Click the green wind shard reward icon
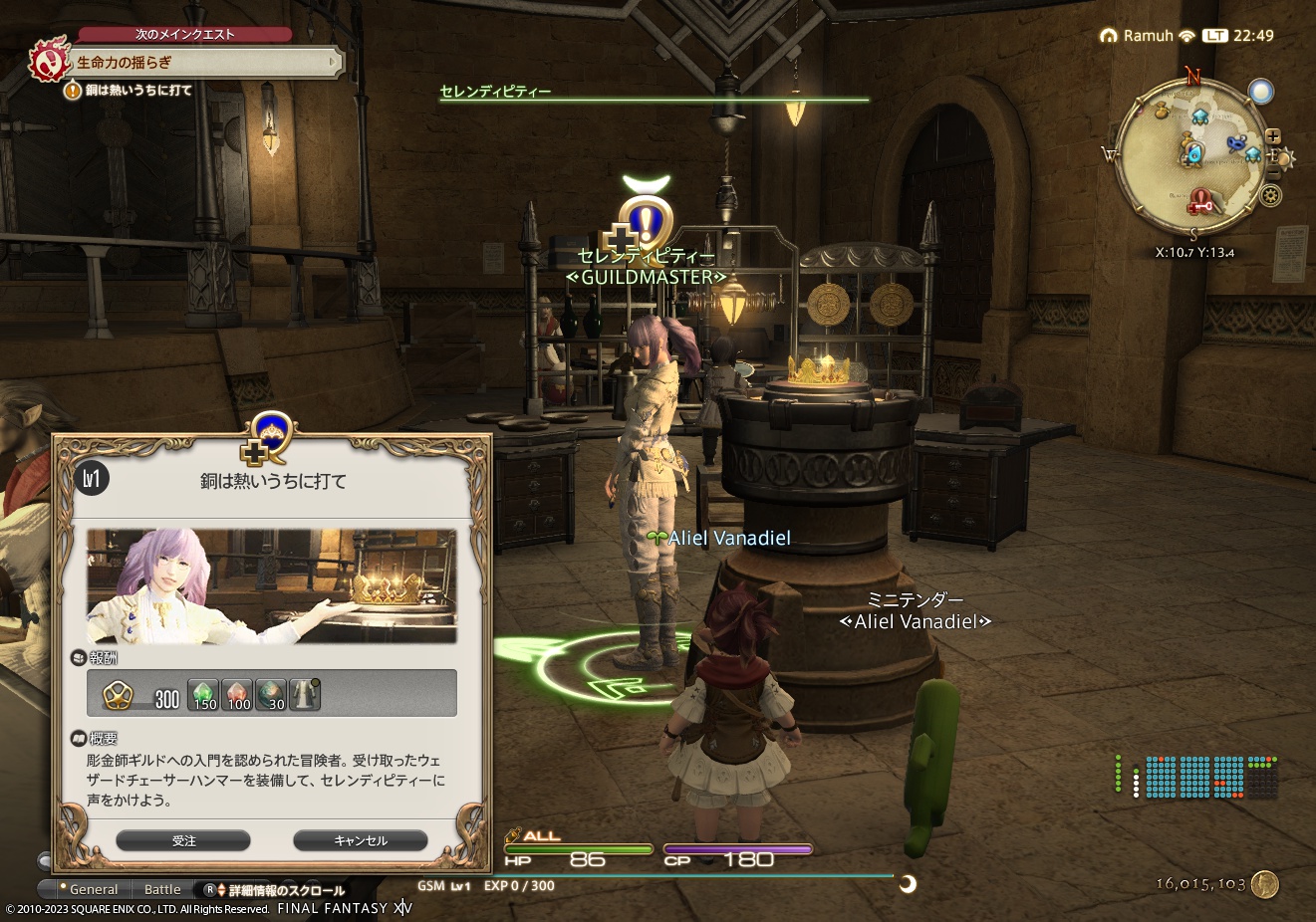 pyautogui.click(x=201, y=693)
